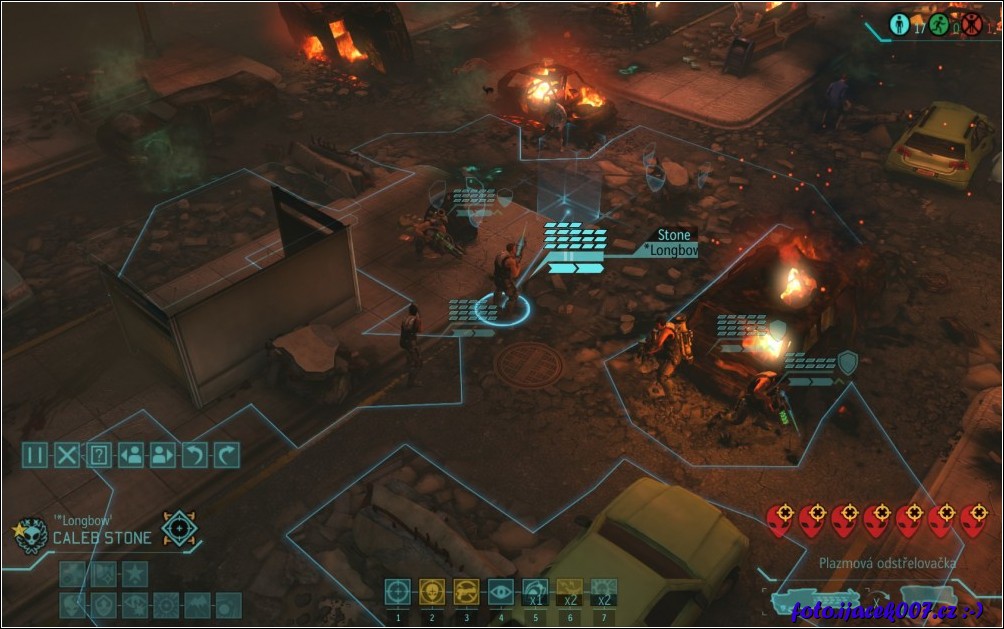1004x629 pixels.
Task: Choose the ability in slot number 7
Action: 604,592
